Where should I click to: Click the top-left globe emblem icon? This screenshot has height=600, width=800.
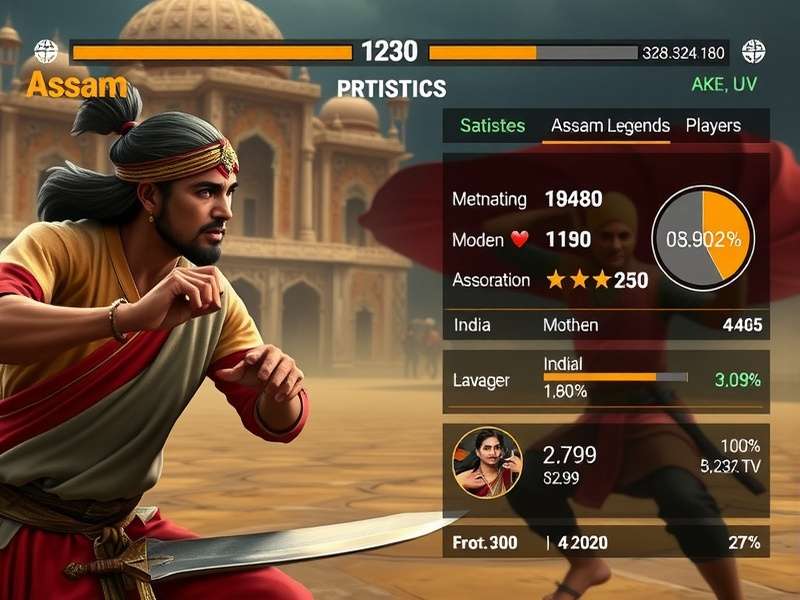tap(46, 51)
